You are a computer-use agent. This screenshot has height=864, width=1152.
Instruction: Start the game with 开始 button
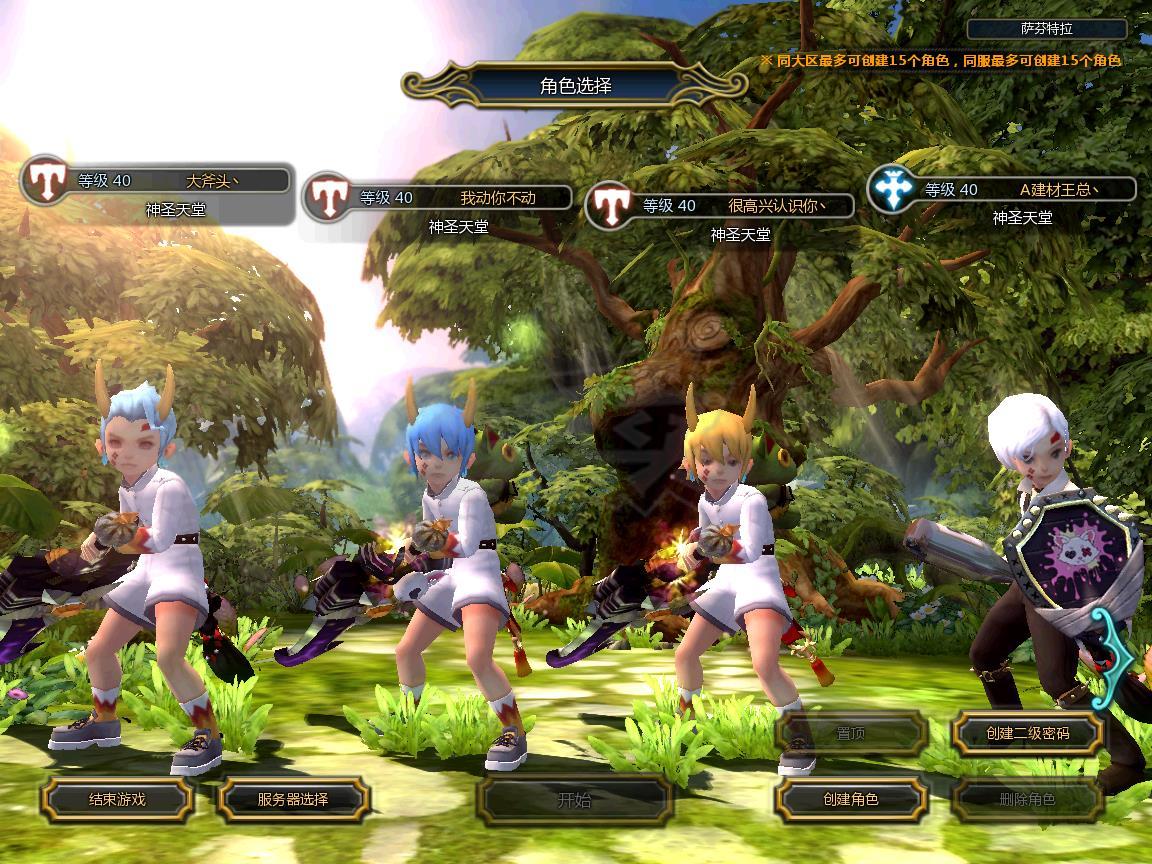(x=574, y=800)
